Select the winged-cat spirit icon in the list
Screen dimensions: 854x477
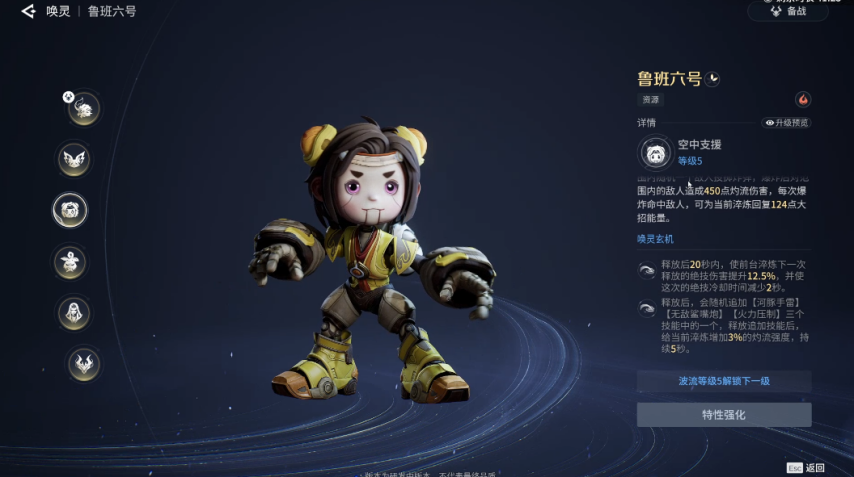click(74, 158)
